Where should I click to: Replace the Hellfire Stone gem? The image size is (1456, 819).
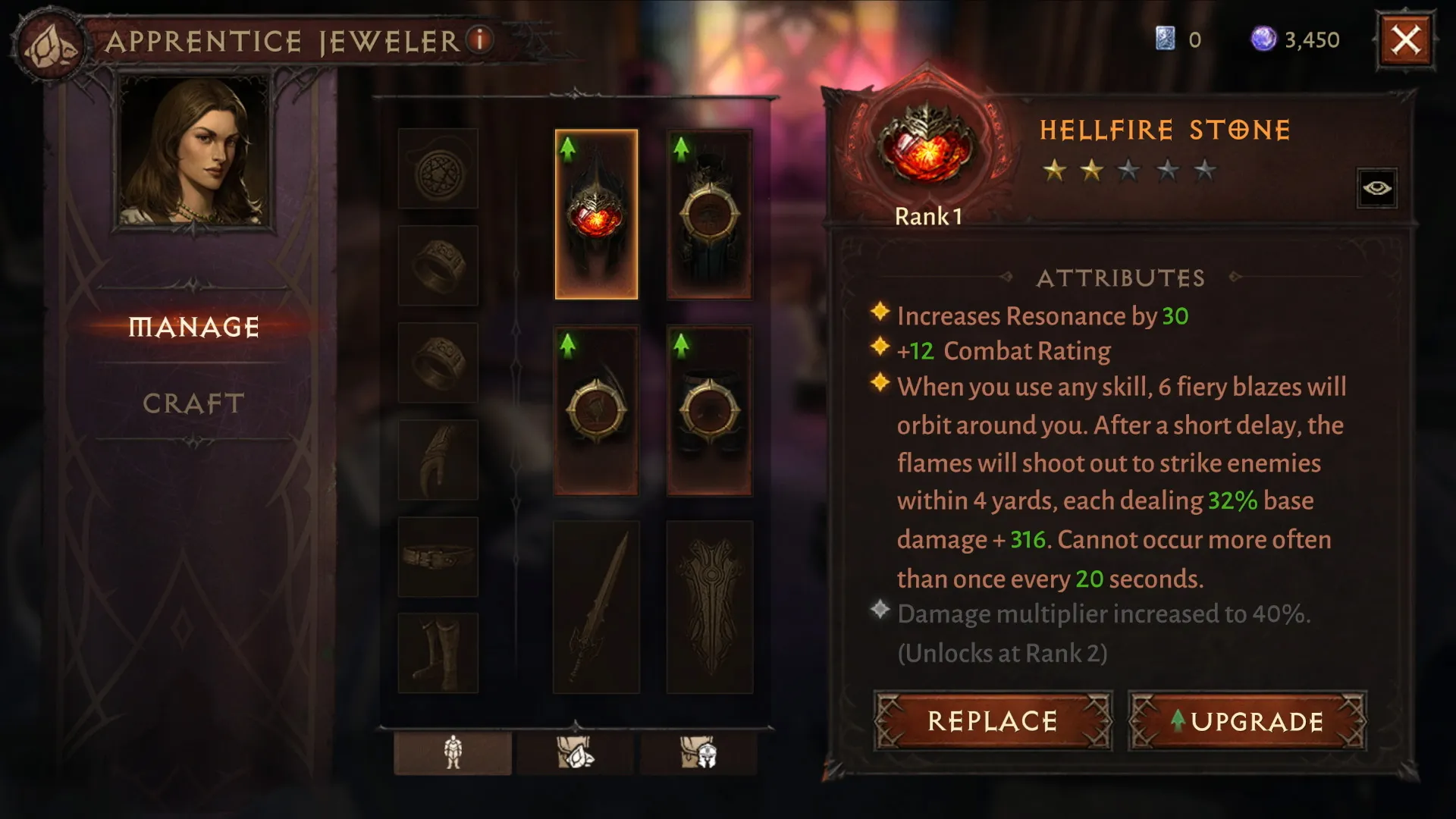pos(992,720)
